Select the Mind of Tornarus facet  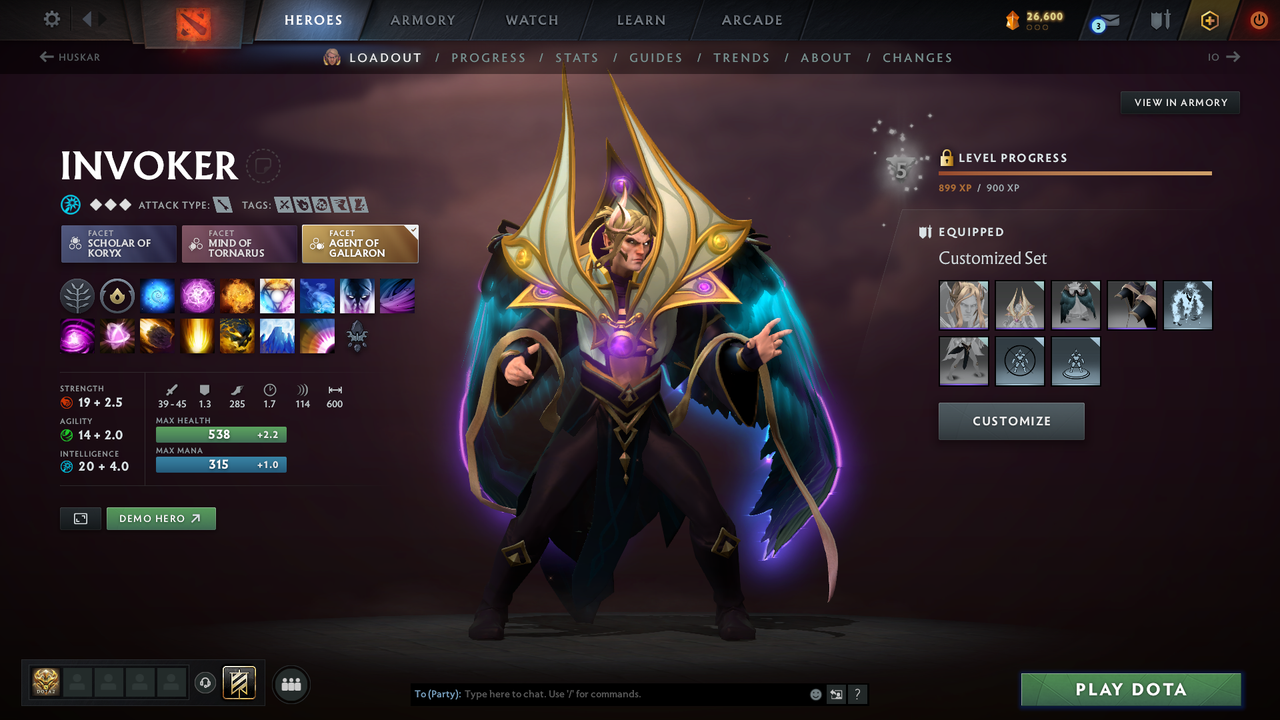(x=238, y=243)
